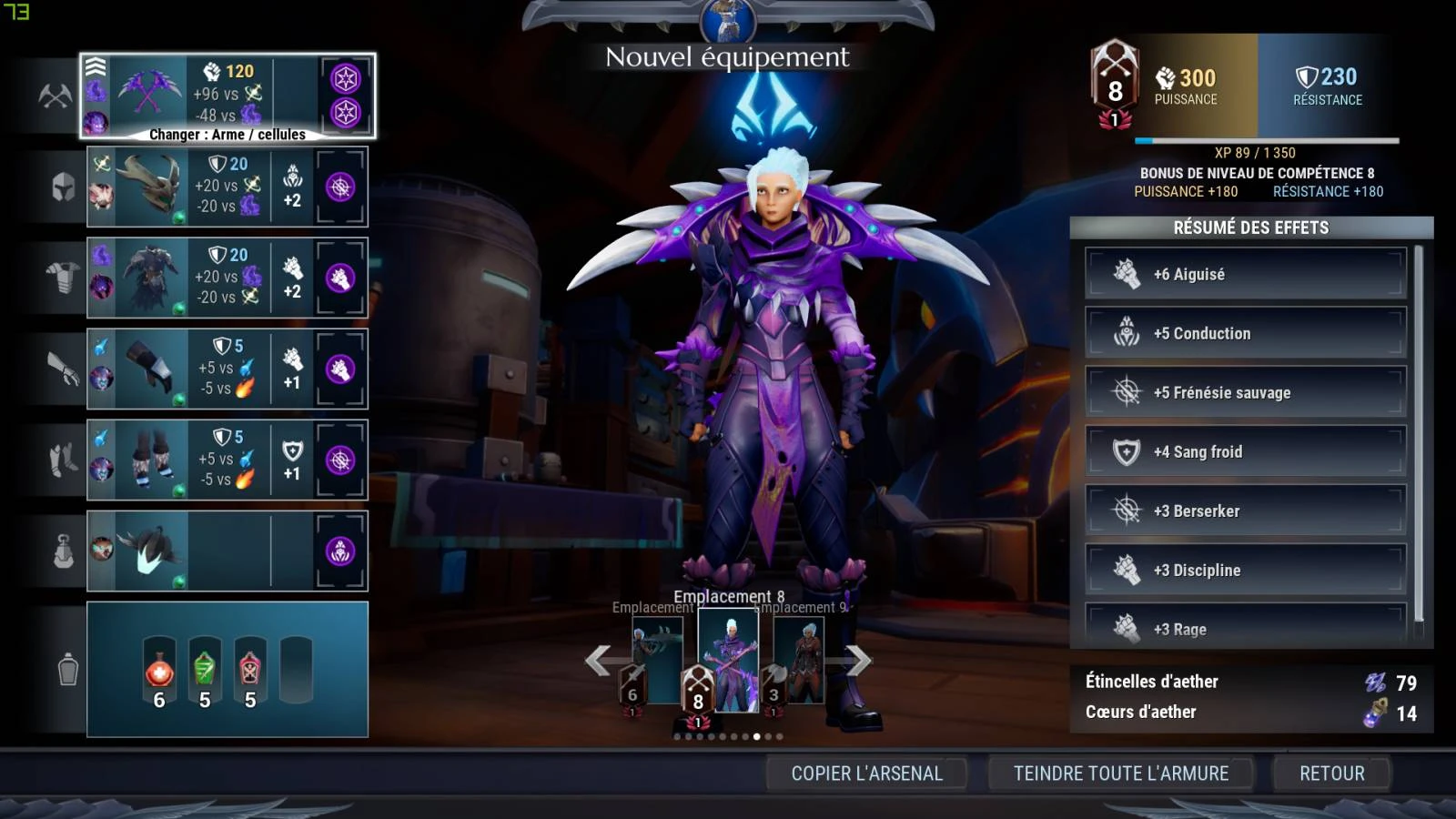1456x819 pixels.
Task: Show the next loadout with right arrow
Action: pyautogui.click(x=858, y=661)
